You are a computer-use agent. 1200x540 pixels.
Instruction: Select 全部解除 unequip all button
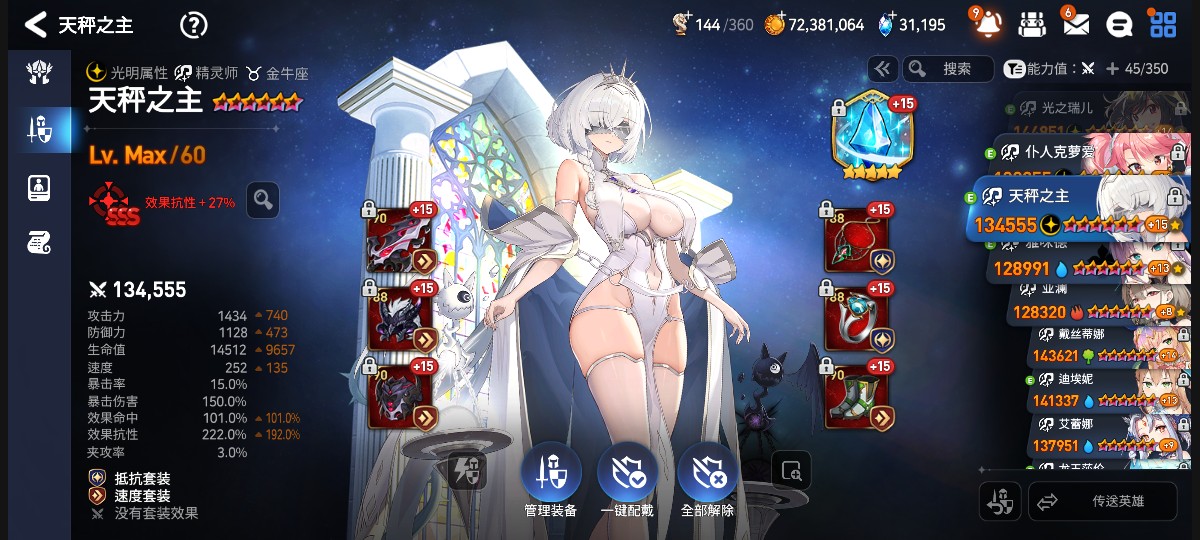(707, 480)
